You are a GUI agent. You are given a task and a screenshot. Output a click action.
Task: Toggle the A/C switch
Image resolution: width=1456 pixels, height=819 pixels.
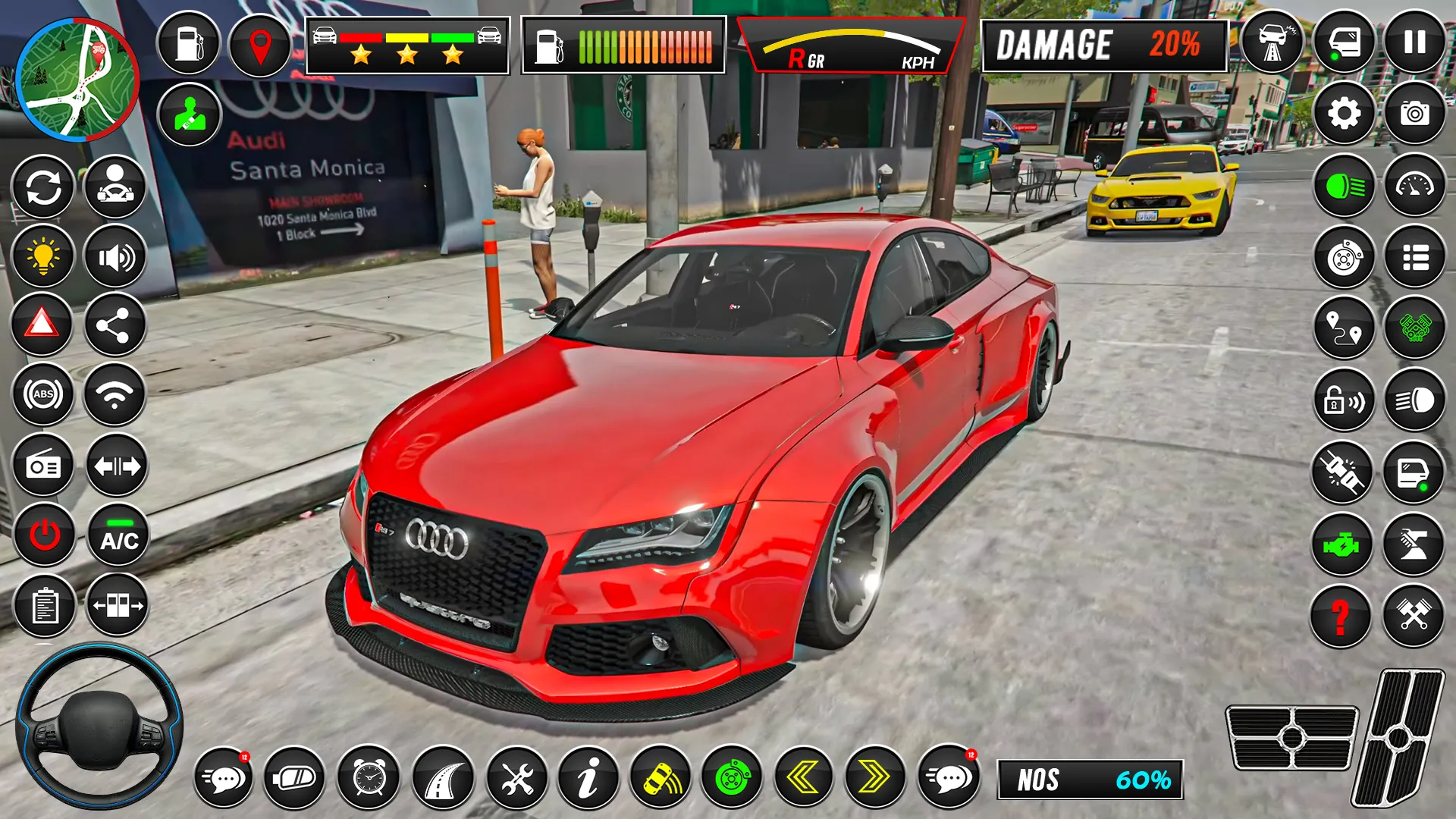[115, 536]
